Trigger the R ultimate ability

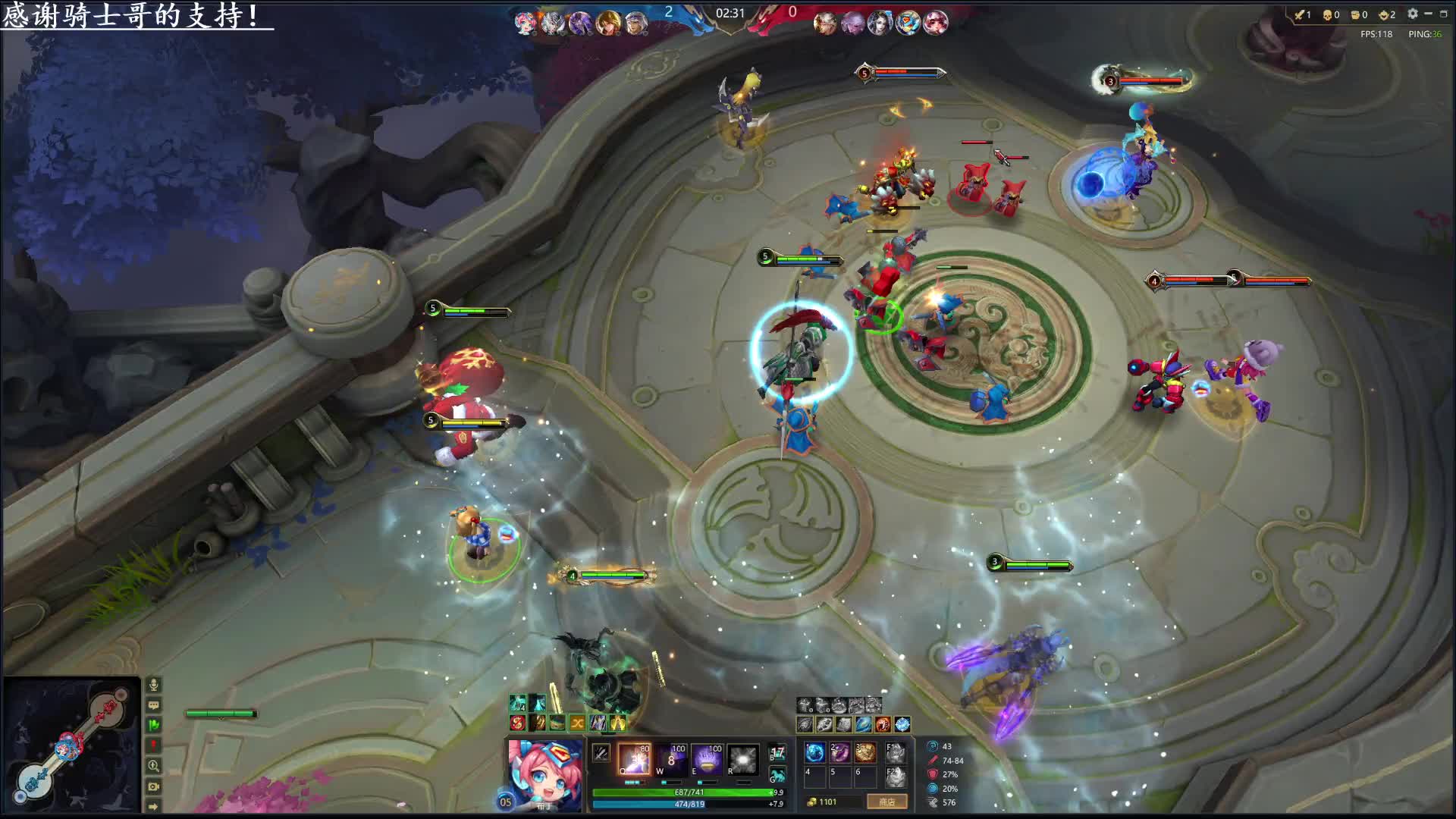coord(742,759)
